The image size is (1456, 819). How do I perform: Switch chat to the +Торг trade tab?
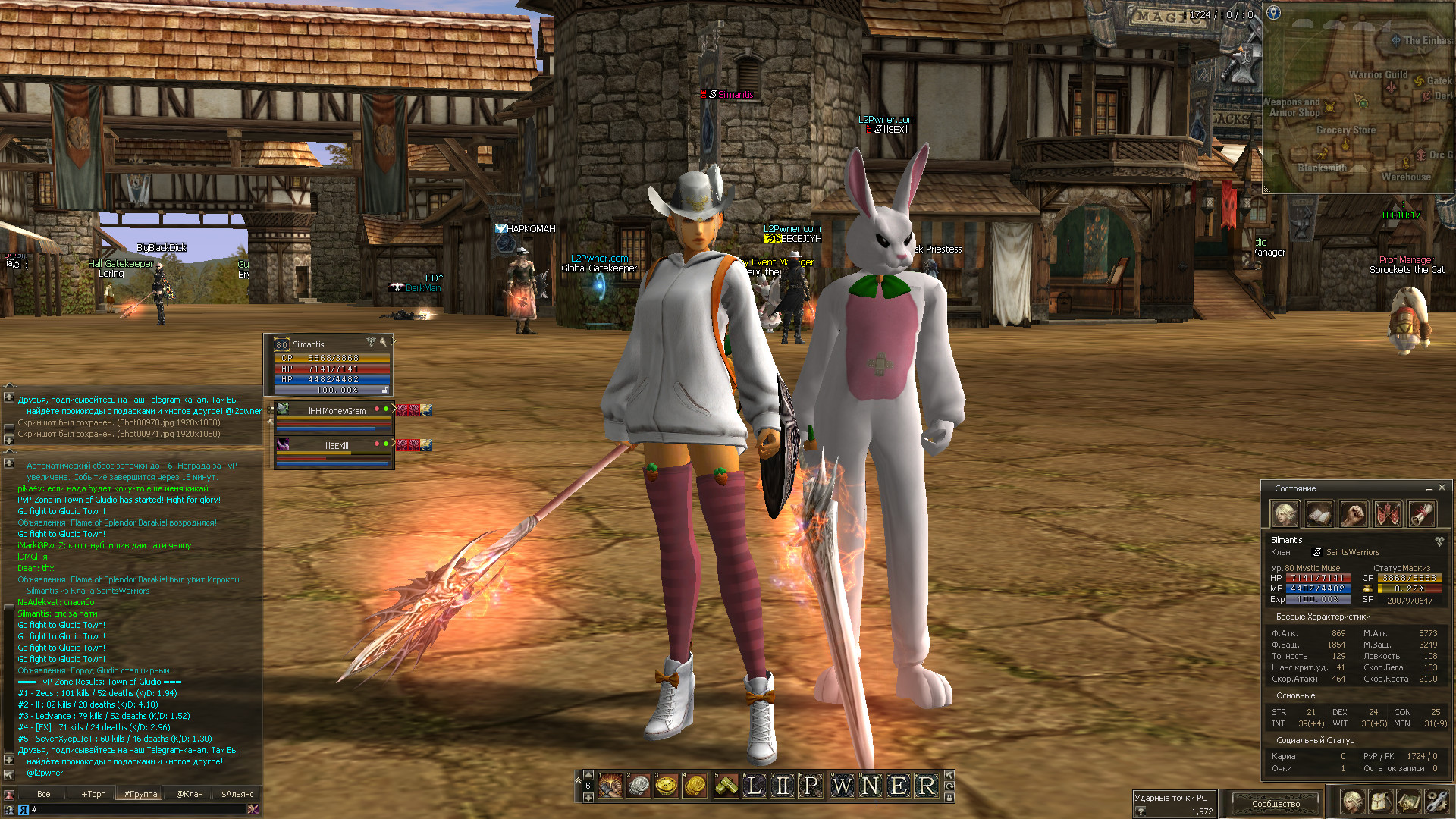(x=93, y=794)
